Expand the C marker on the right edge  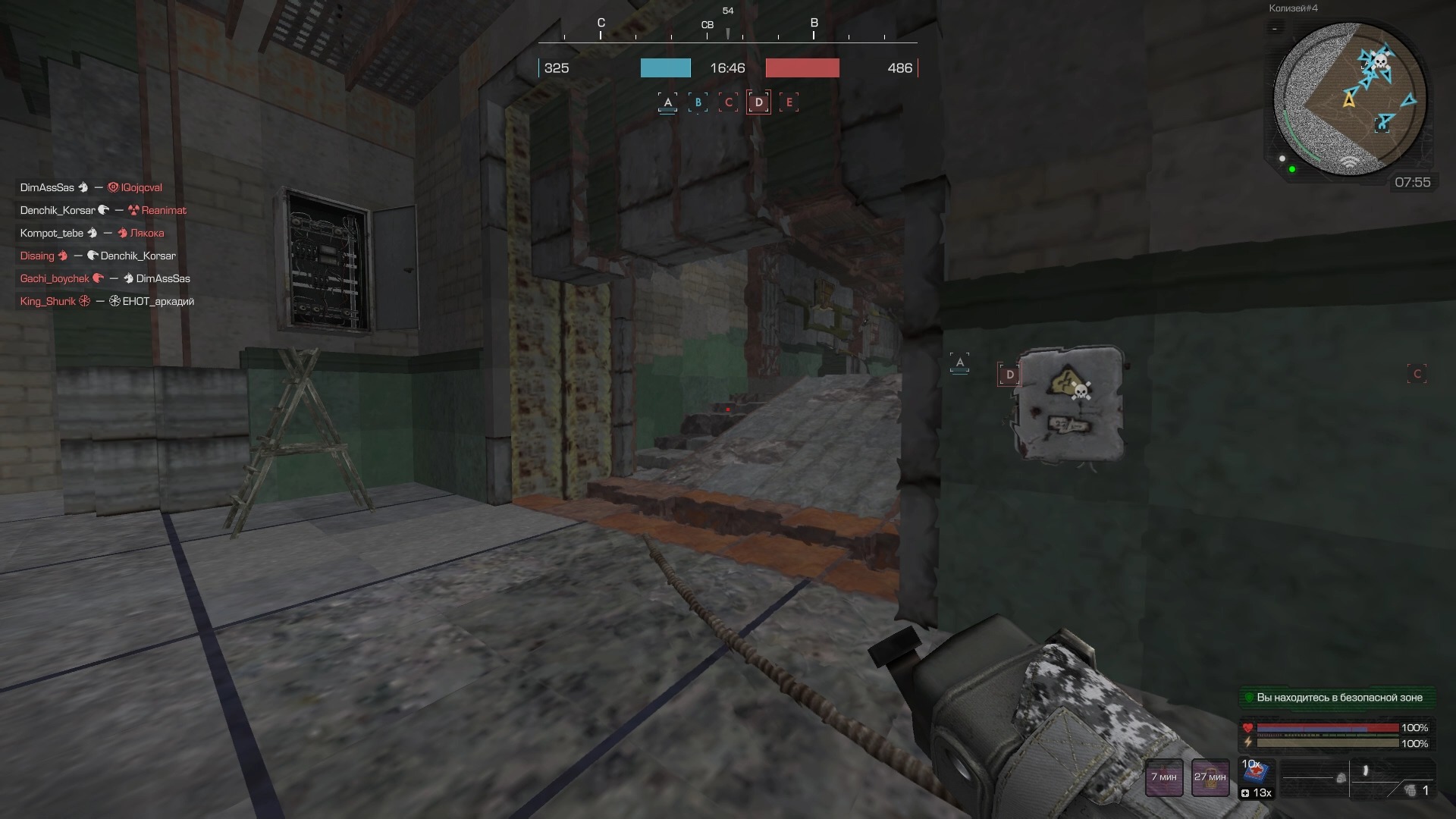1417,373
